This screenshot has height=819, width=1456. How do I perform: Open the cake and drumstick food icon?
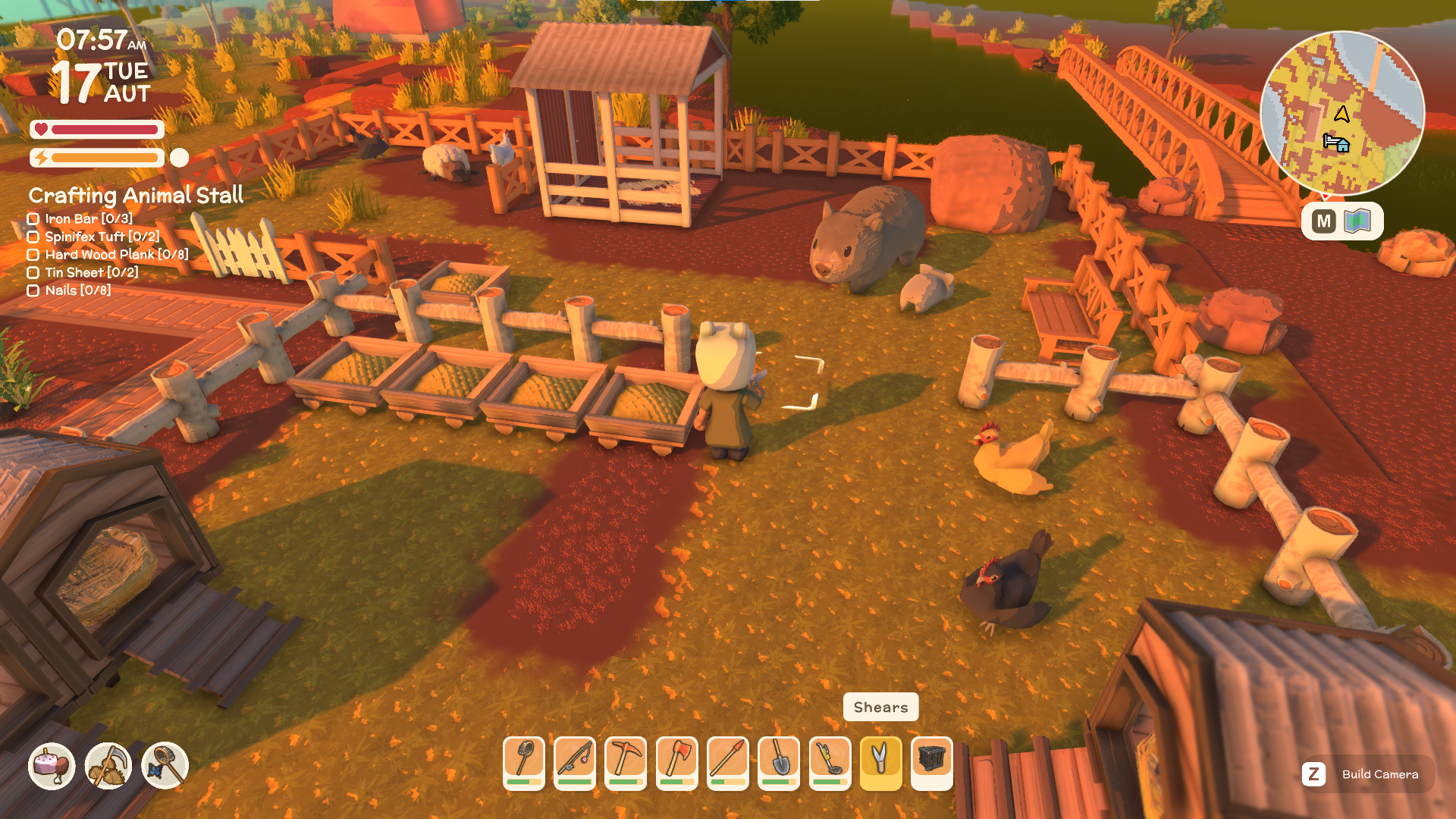52,765
